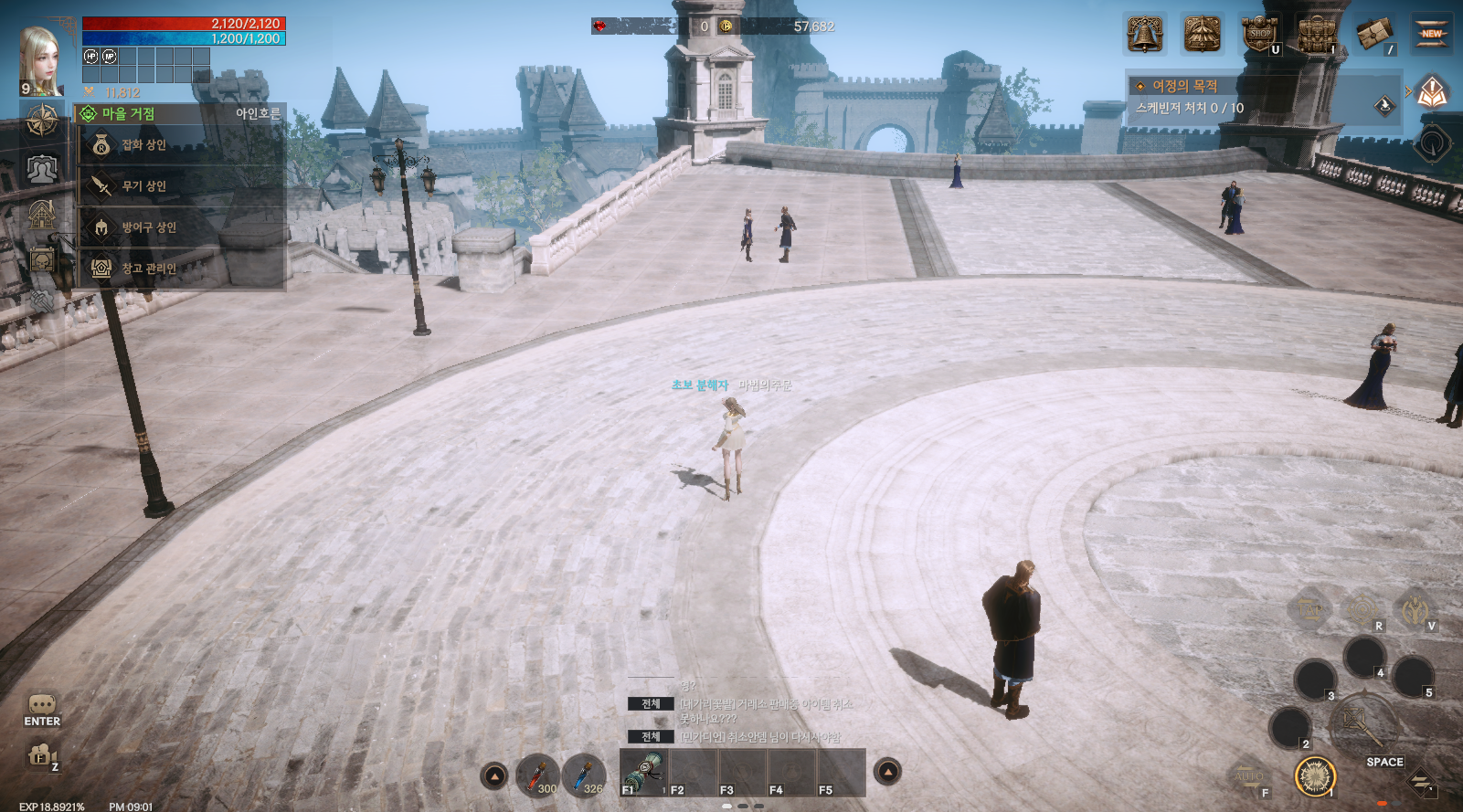Open the chat with the ENTER speech bubble
The height and width of the screenshot is (812, 1463).
click(x=42, y=709)
